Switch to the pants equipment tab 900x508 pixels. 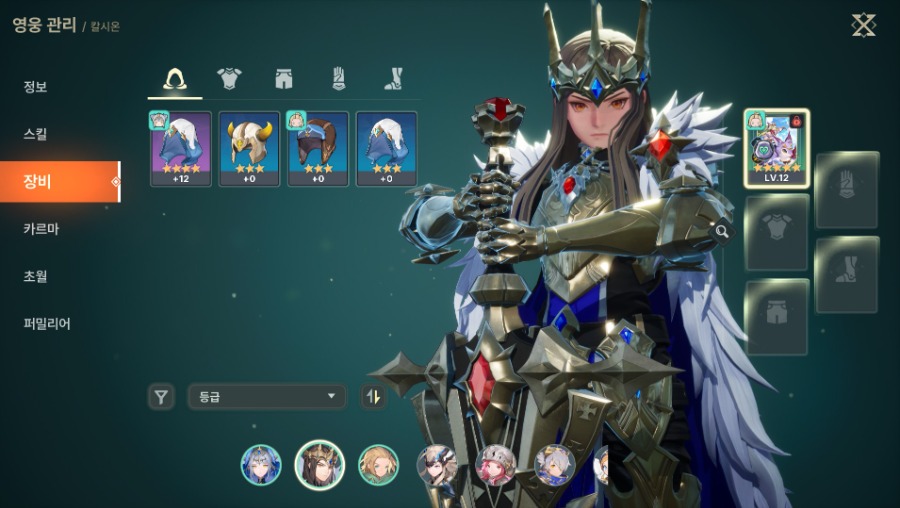[x=285, y=79]
